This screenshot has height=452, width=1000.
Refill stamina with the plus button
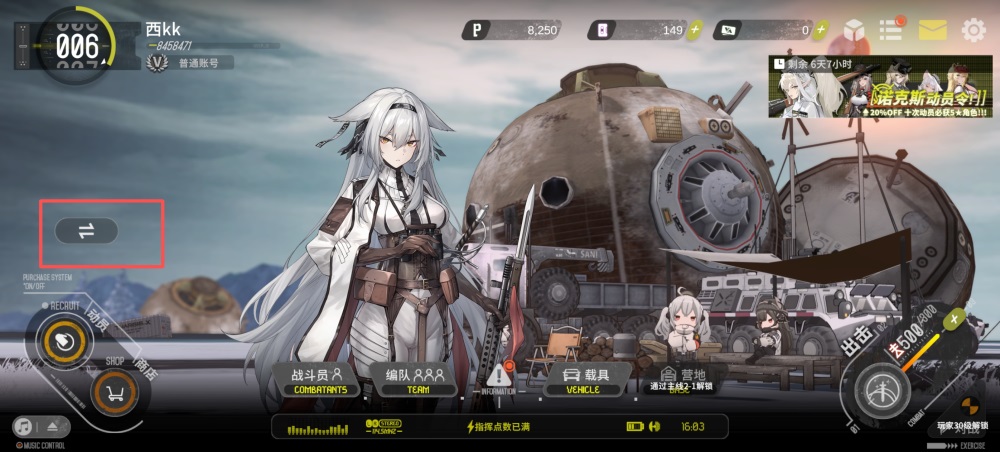point(955,319)
